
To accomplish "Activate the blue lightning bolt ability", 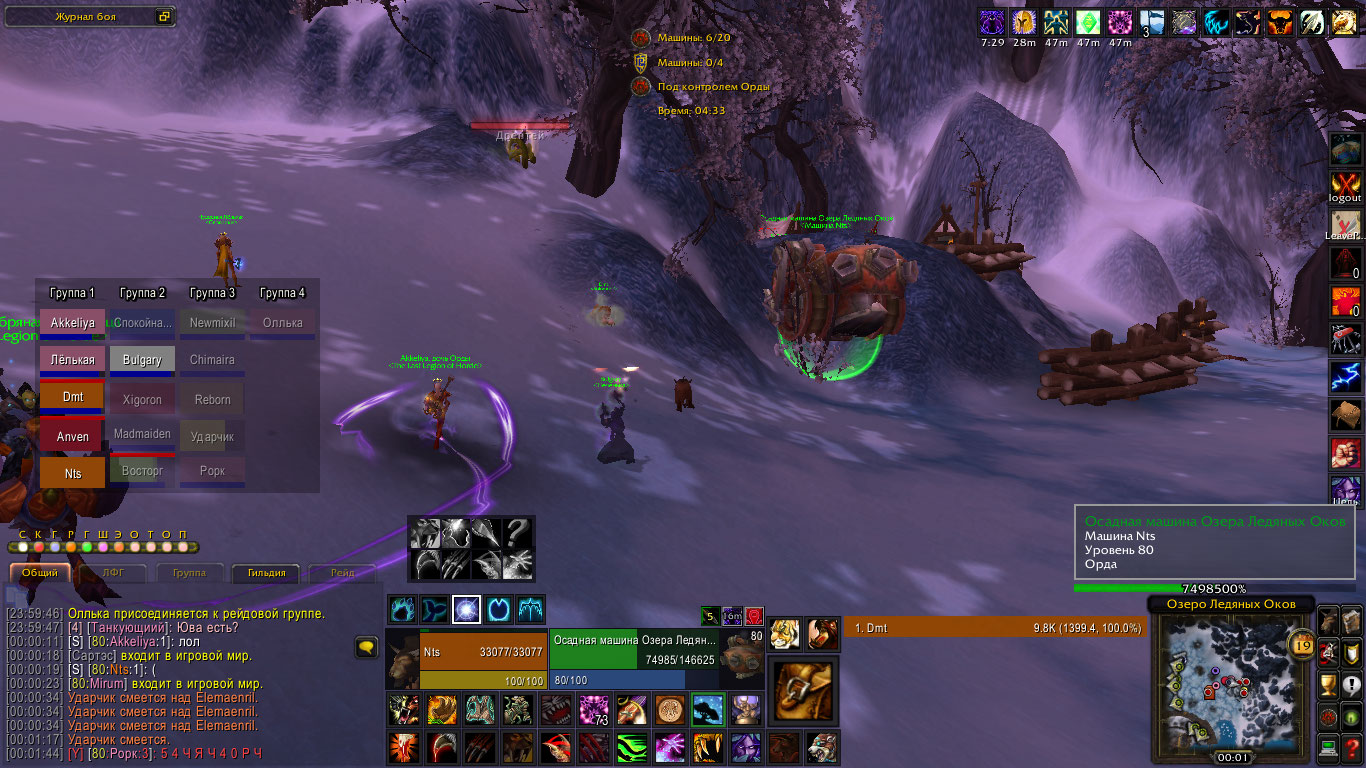I will point(1345,378).
